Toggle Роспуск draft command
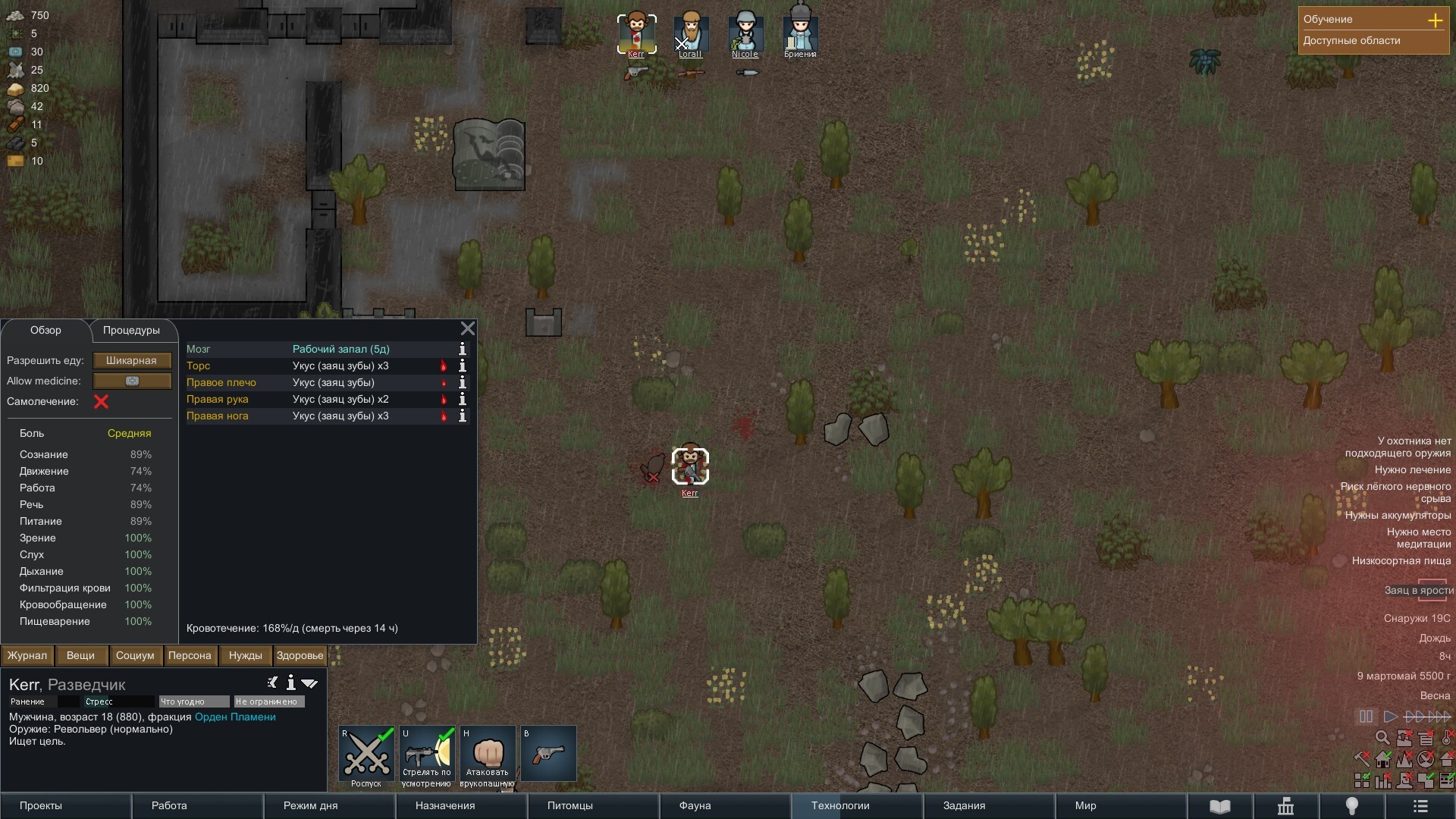This screenshot has height=819, width=1456. coord(367,755)
